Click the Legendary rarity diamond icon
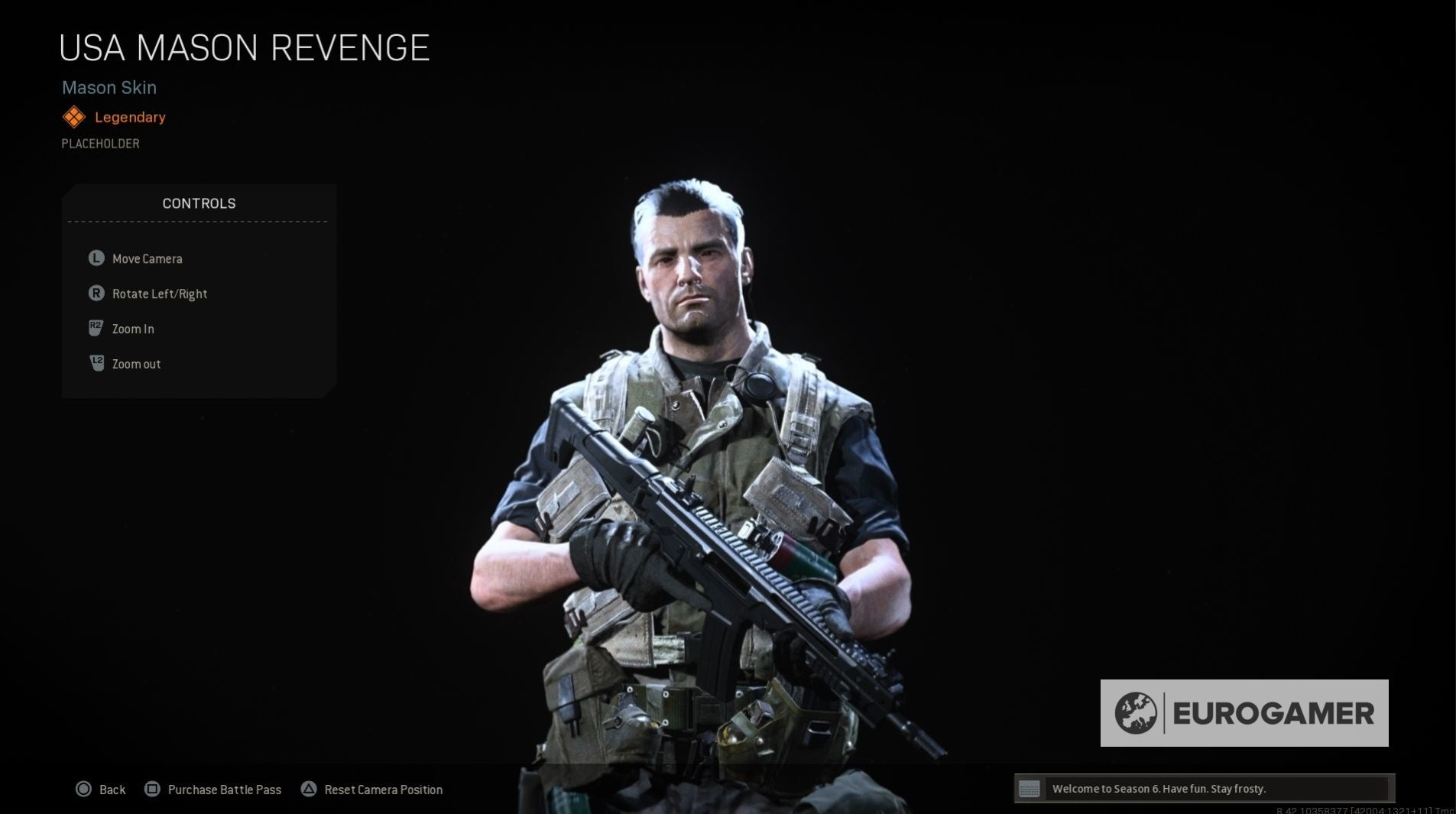 pyautogui.click(x=73, y=116)
